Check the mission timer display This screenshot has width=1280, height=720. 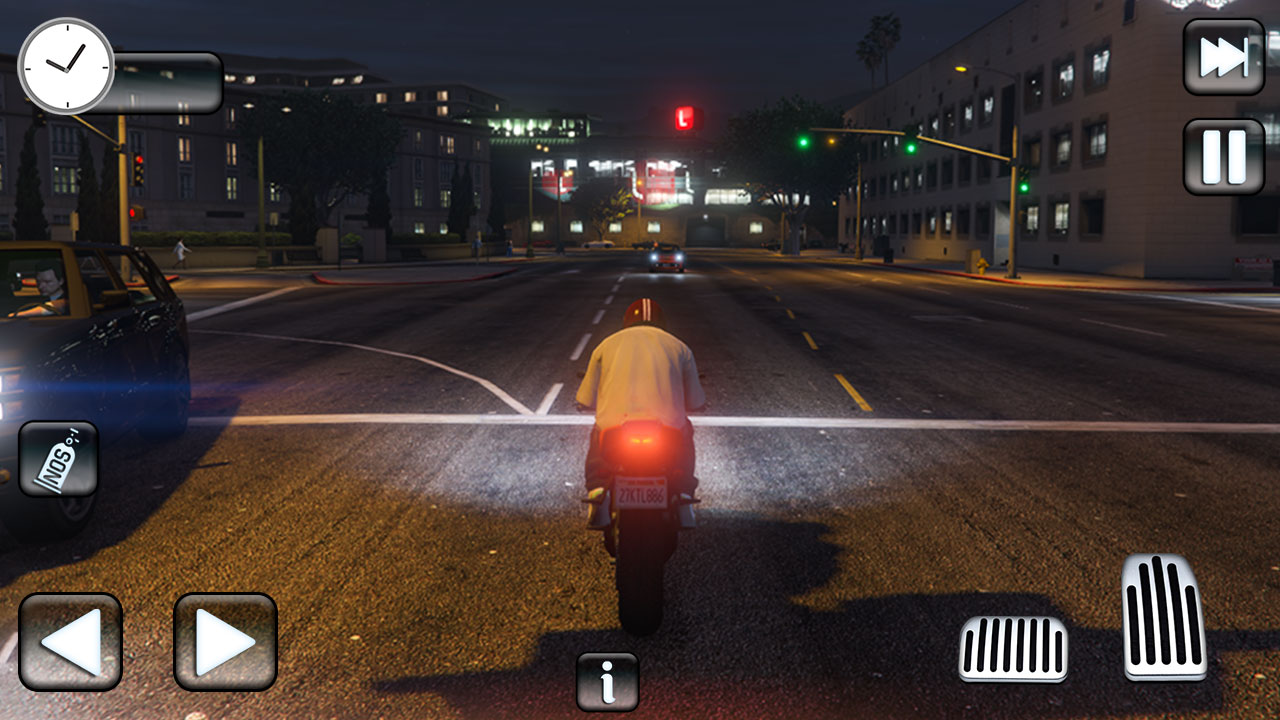pyautogui.click(x=67, y=68)
